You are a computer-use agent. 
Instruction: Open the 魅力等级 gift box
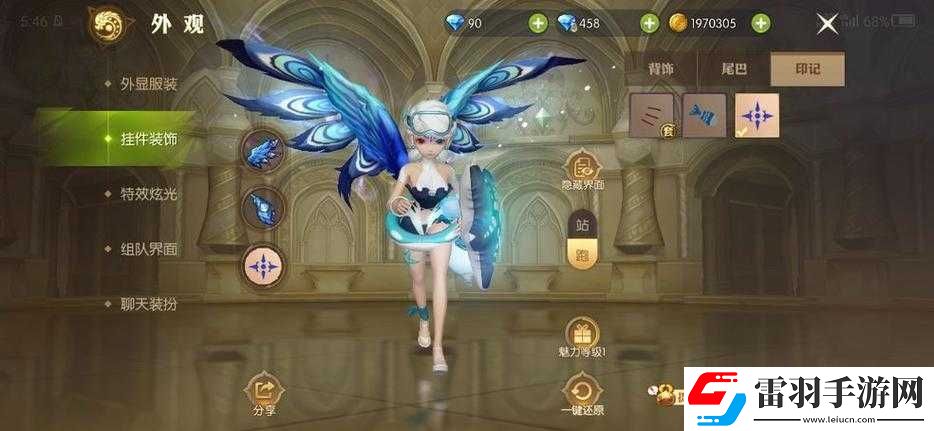[x=583, y=334]
